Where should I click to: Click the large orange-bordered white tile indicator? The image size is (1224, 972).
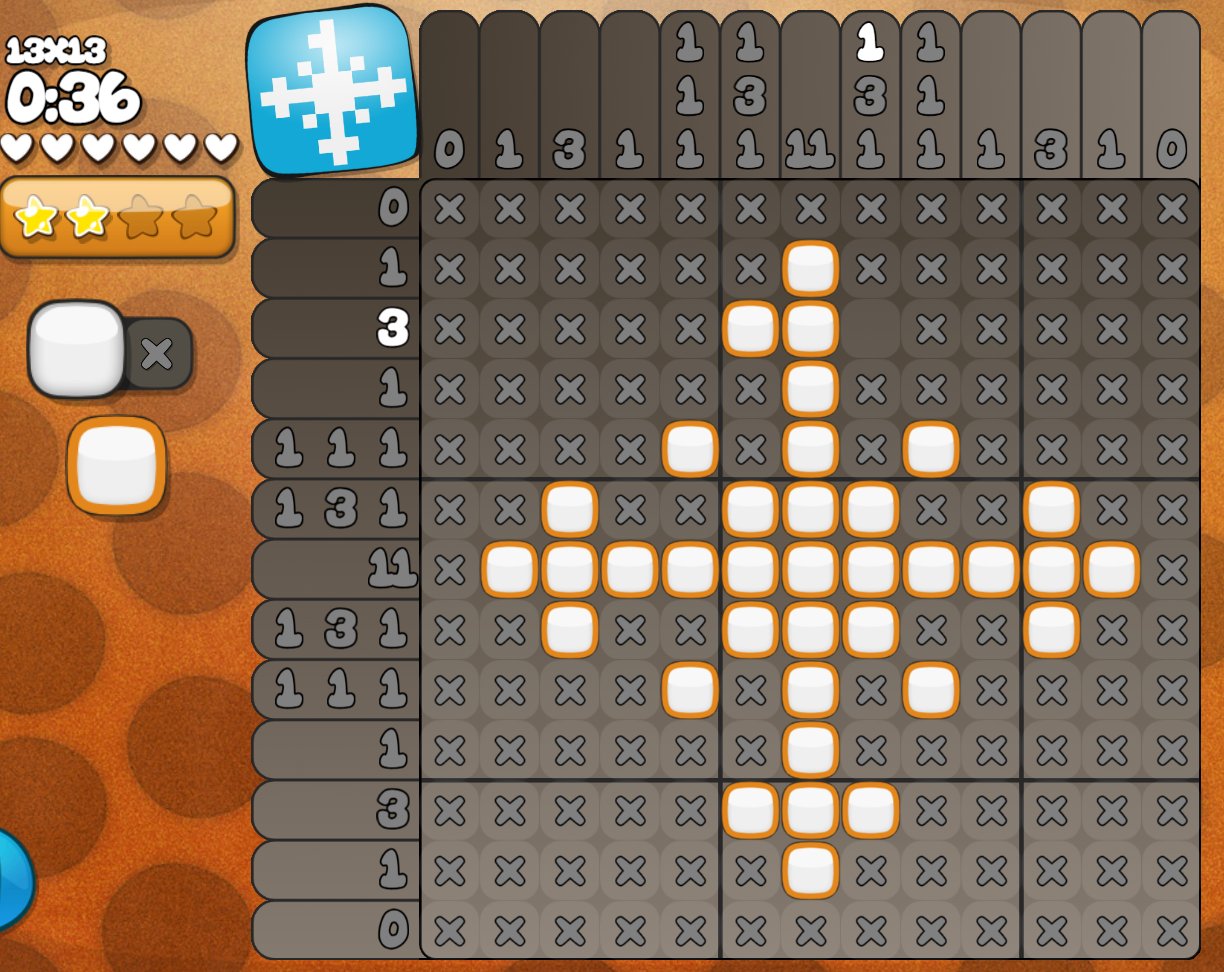(x=116, y=466)
